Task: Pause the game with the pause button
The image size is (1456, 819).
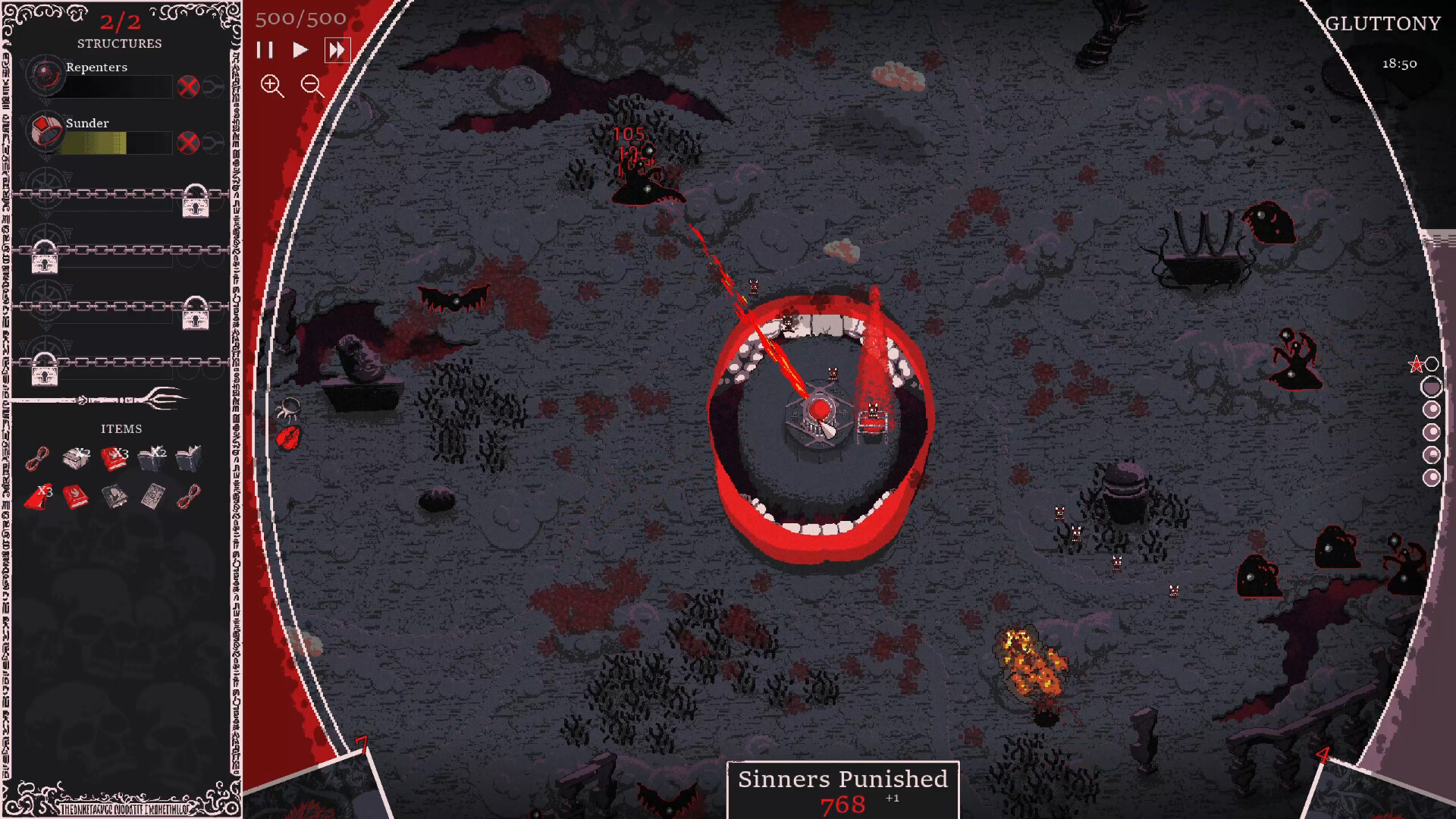Action: [x=265, y=50]
